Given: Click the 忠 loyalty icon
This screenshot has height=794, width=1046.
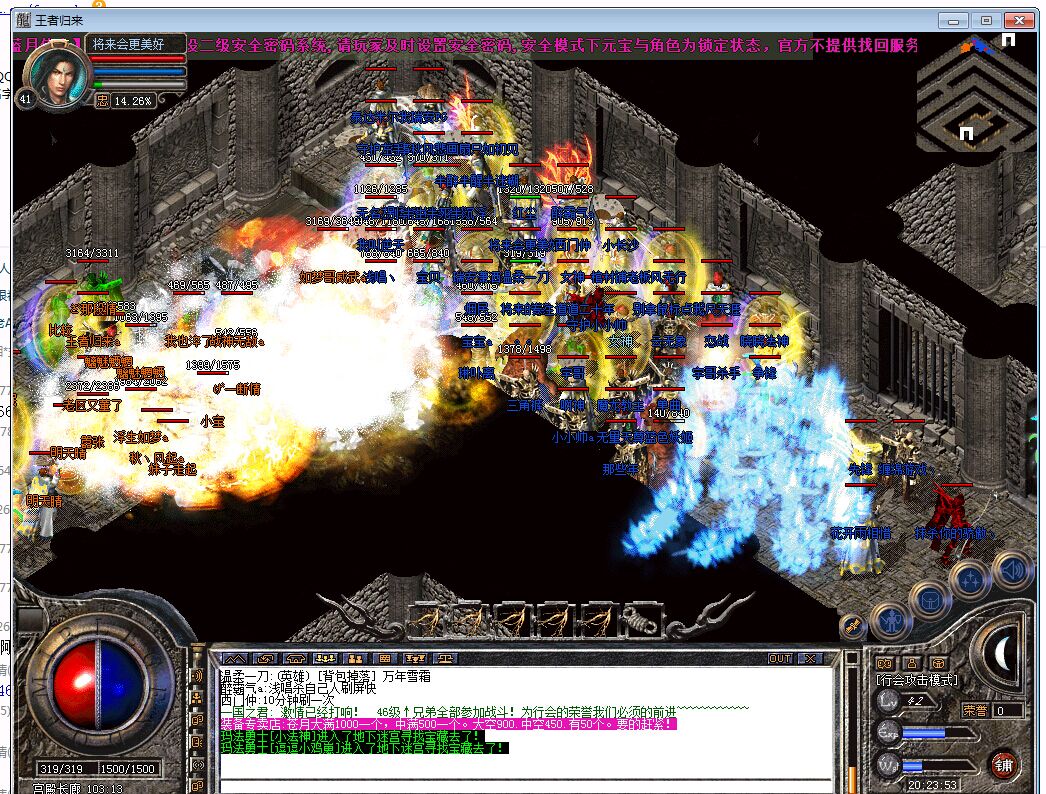Looking at the screenshot, I should pos(102,100).
